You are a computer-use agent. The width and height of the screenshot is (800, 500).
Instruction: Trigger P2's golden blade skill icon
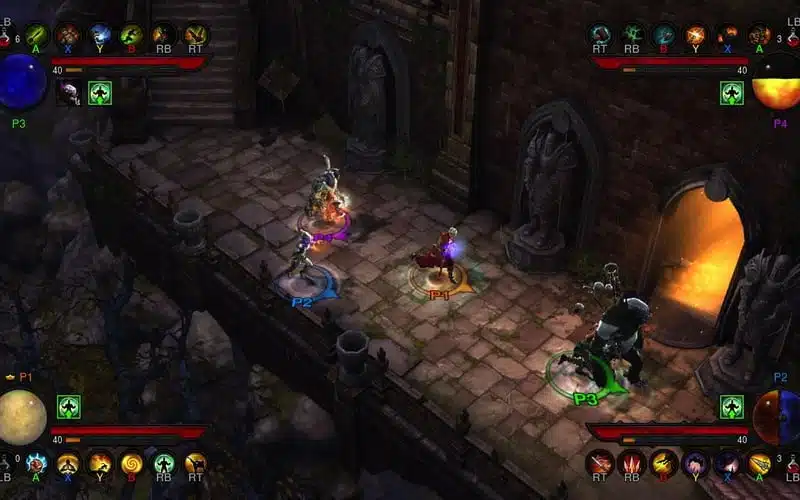click(x=759, y=463)
